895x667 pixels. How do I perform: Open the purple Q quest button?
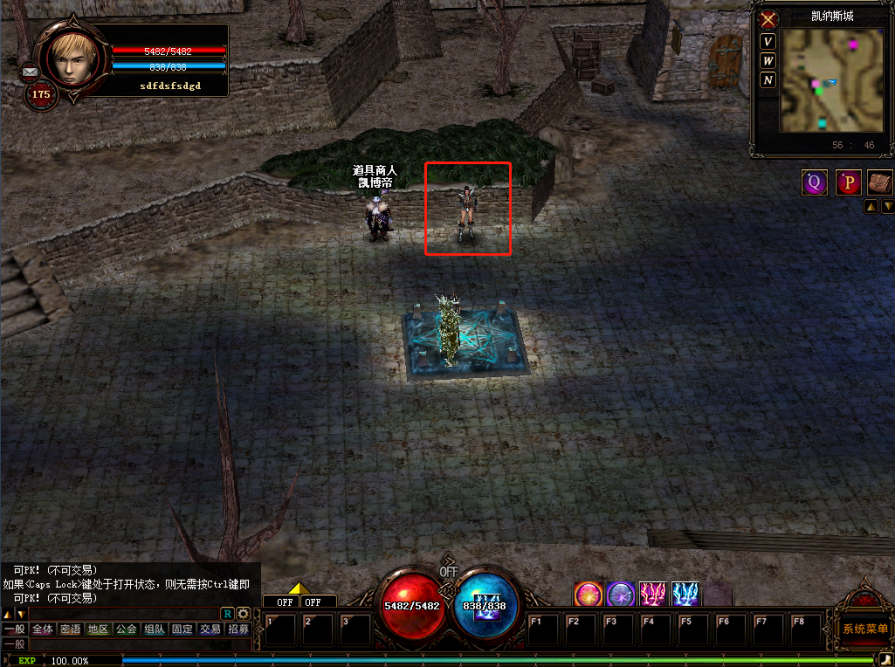814,183
